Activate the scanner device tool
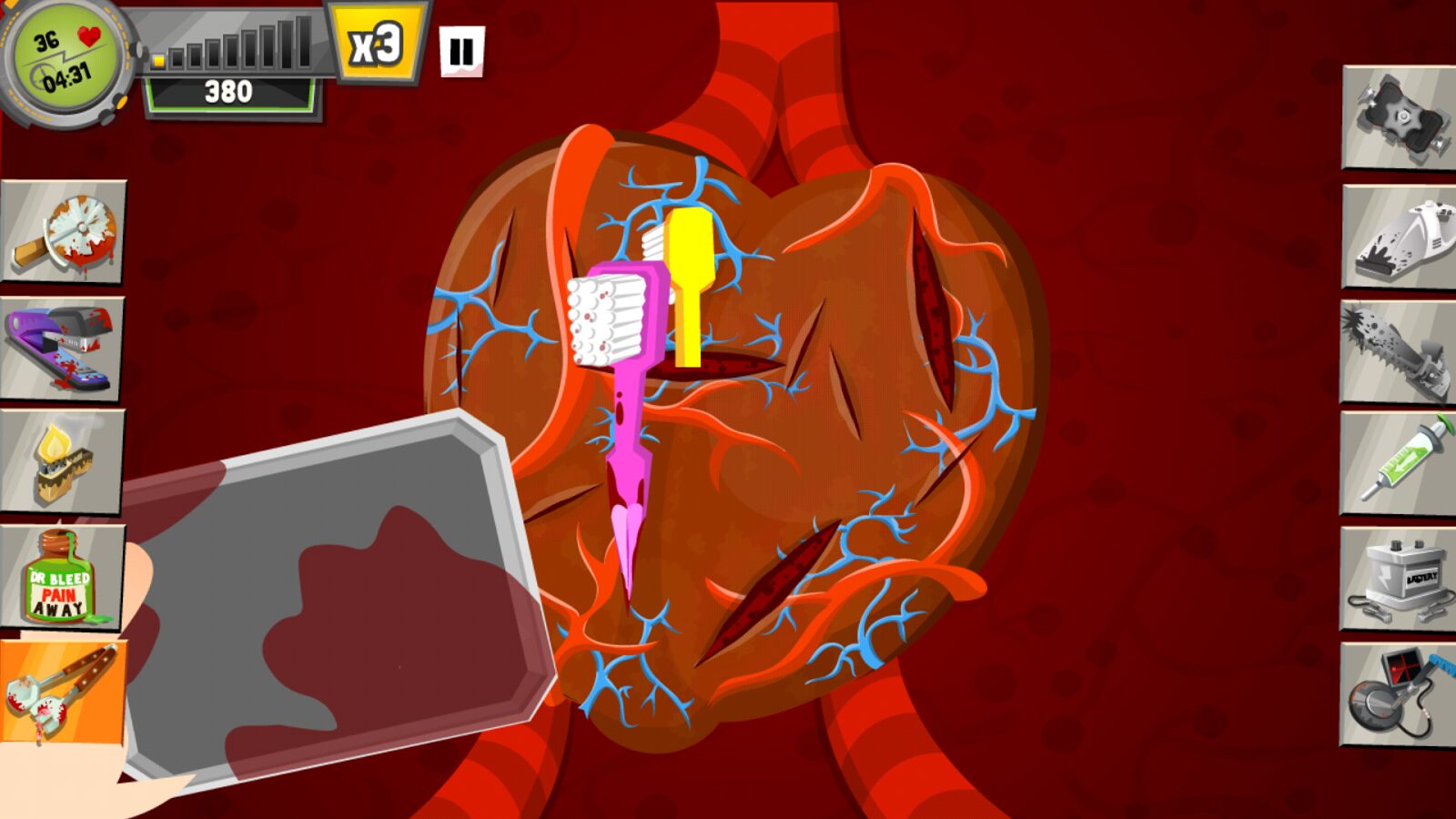This screenshot has height=819, width=1456. (x=1398, y=695)
